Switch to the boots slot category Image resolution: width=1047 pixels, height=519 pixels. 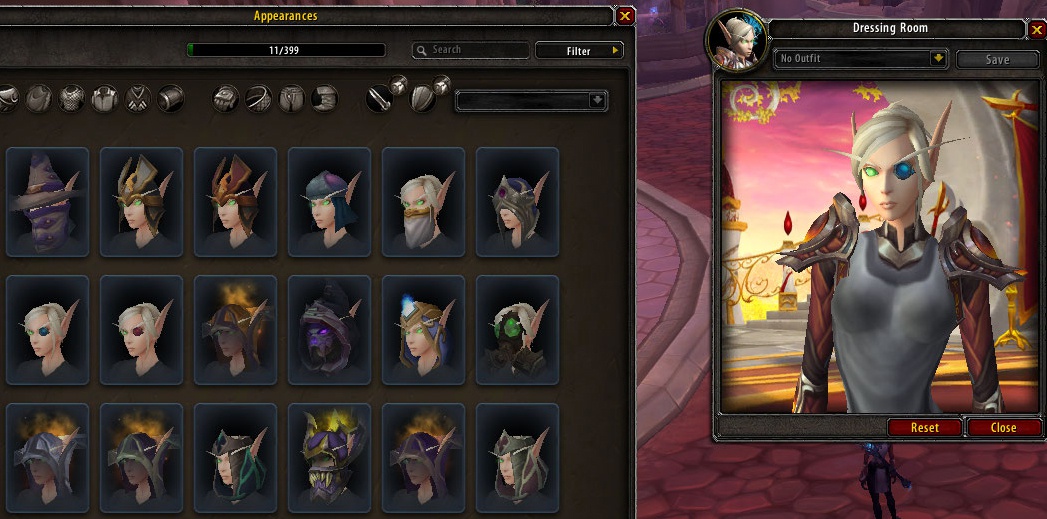[323, 98]
